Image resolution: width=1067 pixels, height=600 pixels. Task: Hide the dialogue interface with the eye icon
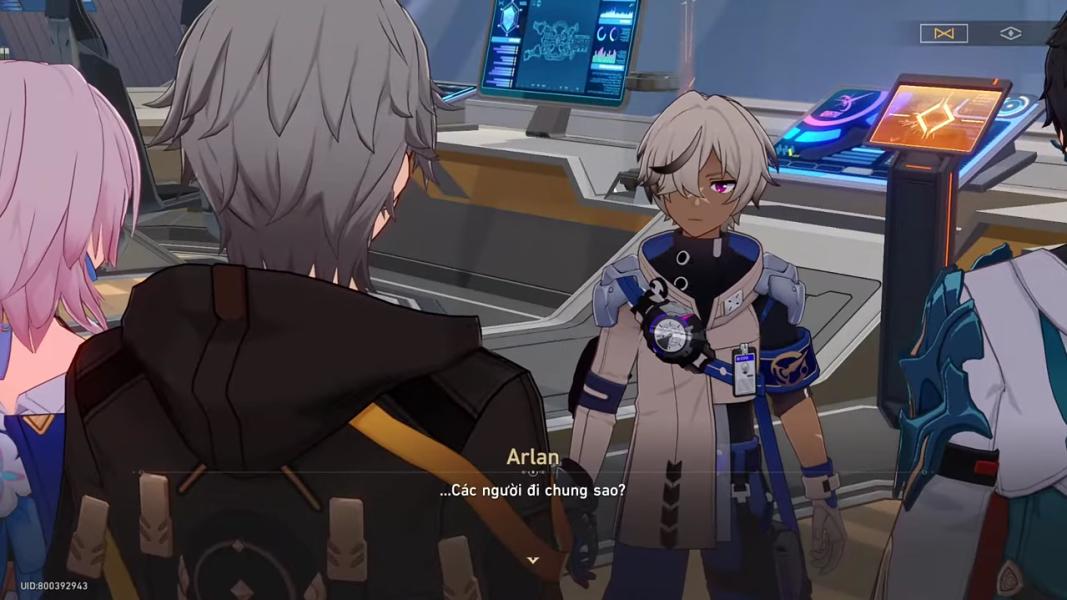pyautogui.click(x=1011, y=33)
